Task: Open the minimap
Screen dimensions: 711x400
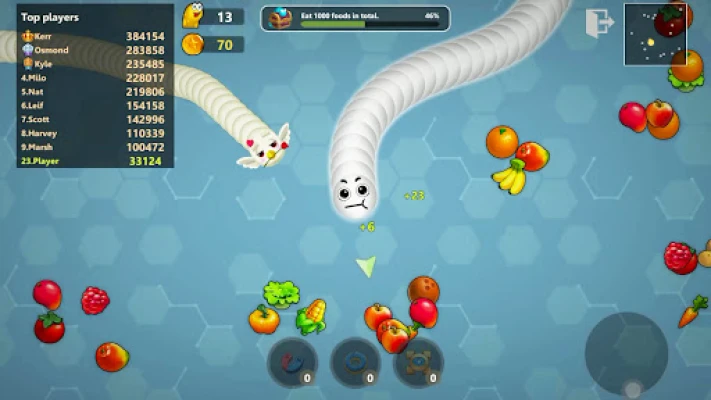Action: point(656,34)
